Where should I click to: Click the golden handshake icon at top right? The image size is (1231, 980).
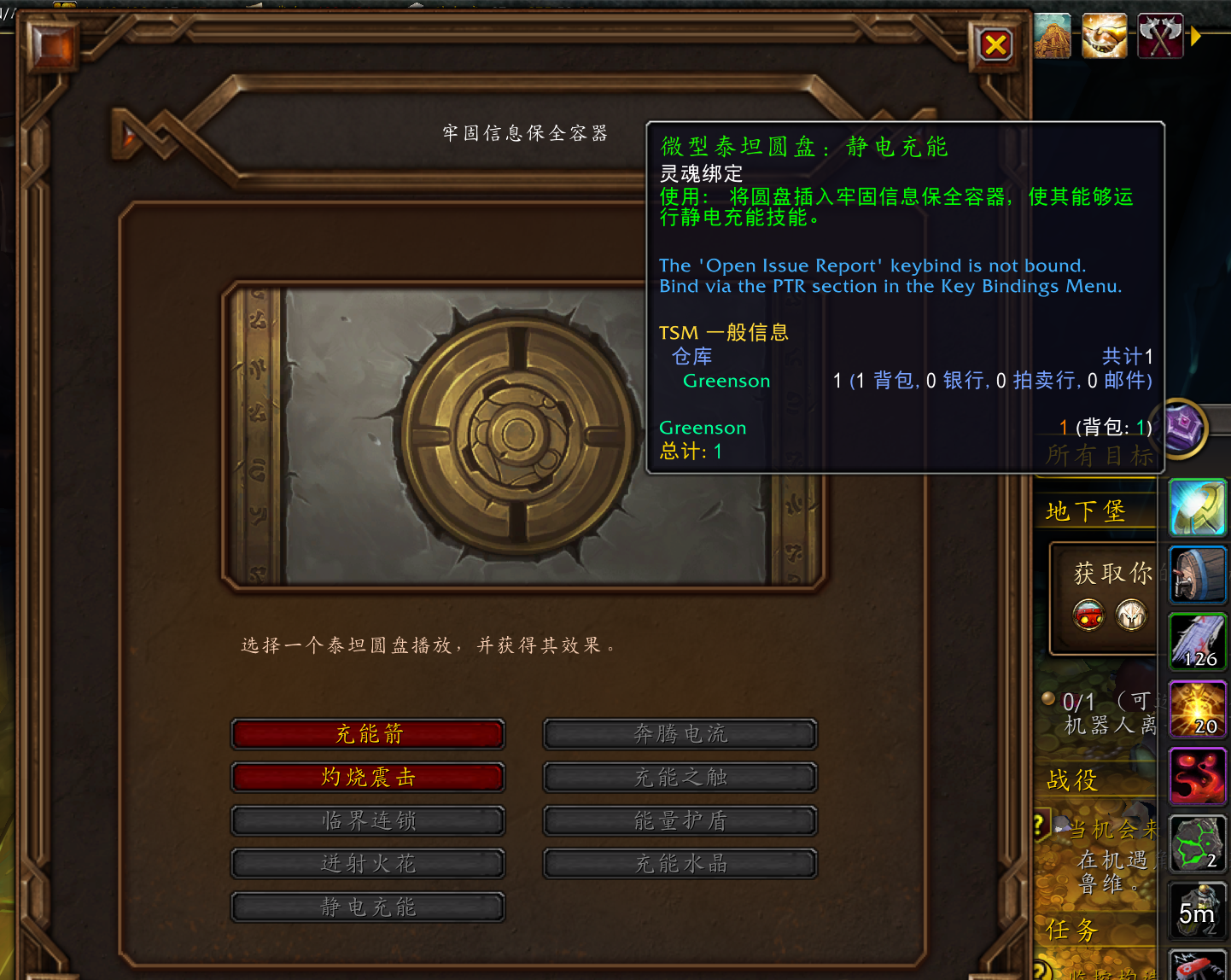(x=1104, y=36)
